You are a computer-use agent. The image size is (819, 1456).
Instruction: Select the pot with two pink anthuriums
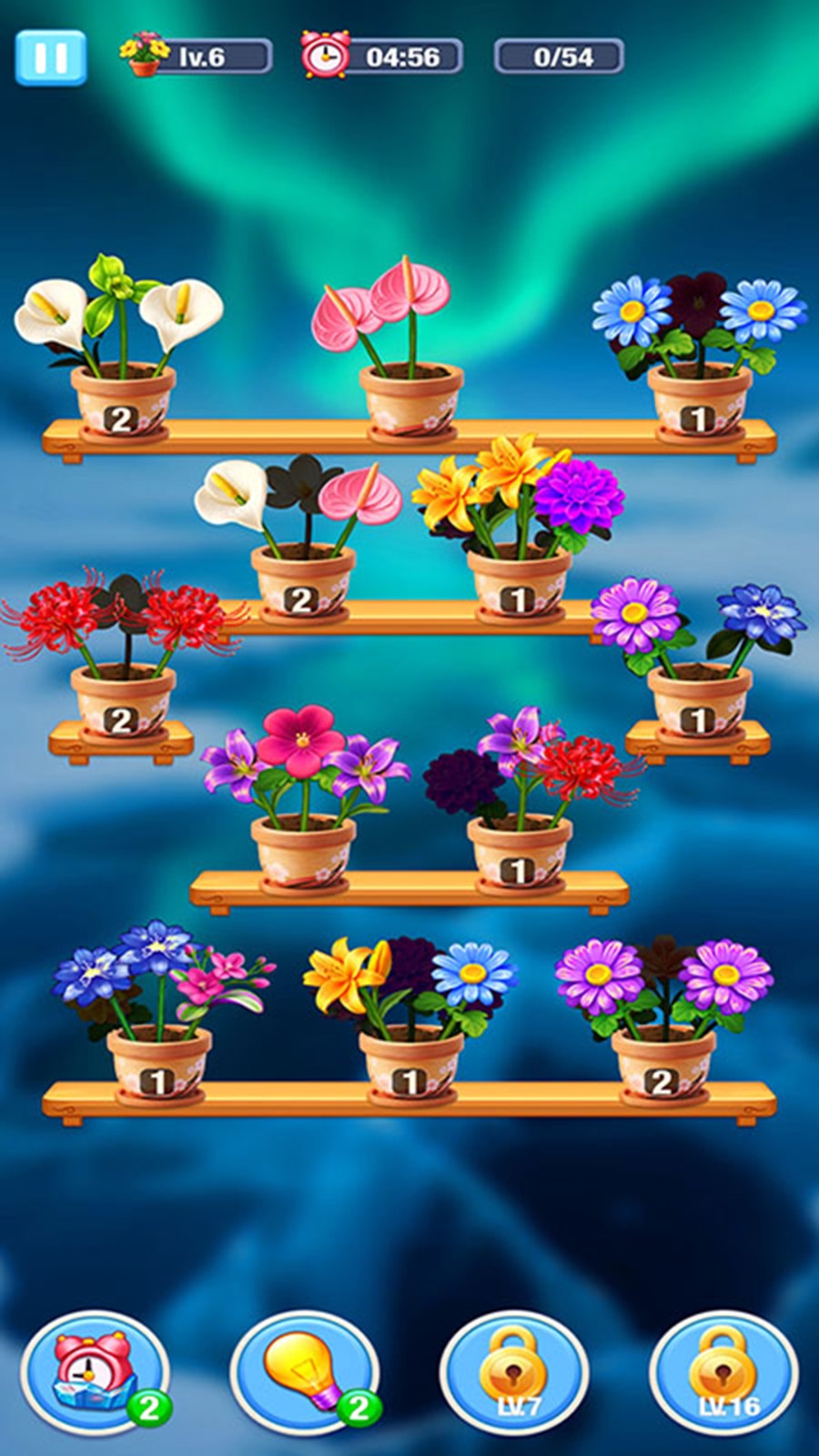click(410, 397)
